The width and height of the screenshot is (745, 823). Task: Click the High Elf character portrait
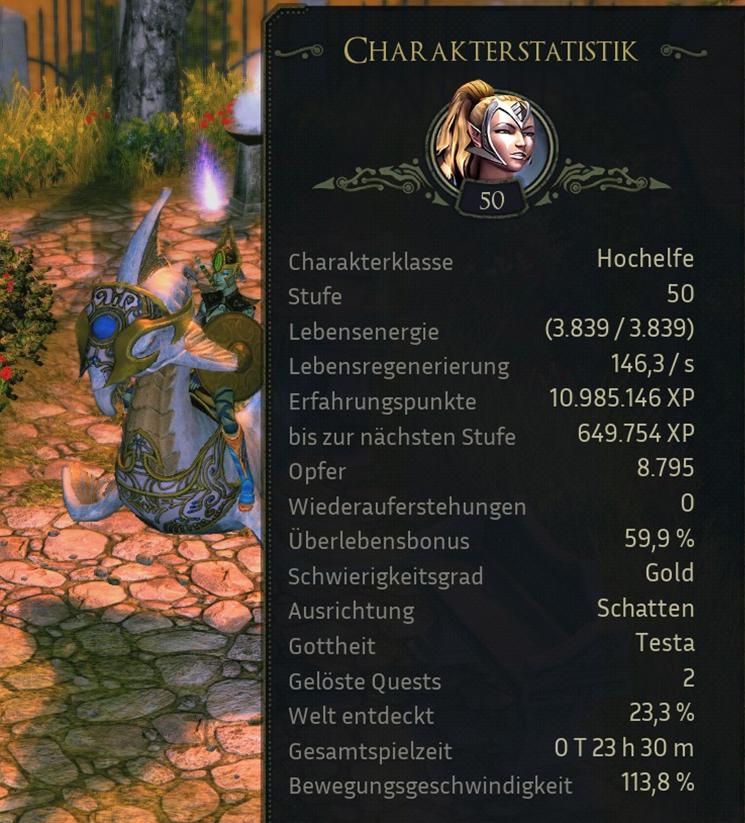pos(492,136)
